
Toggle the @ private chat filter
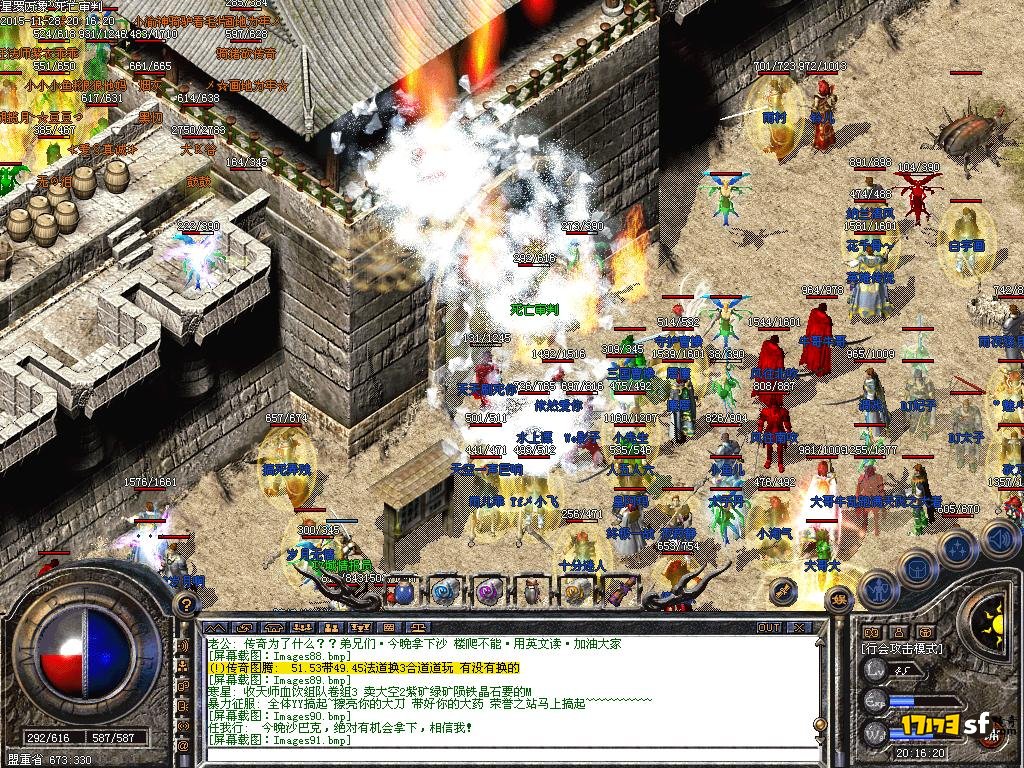pos(183,745)
